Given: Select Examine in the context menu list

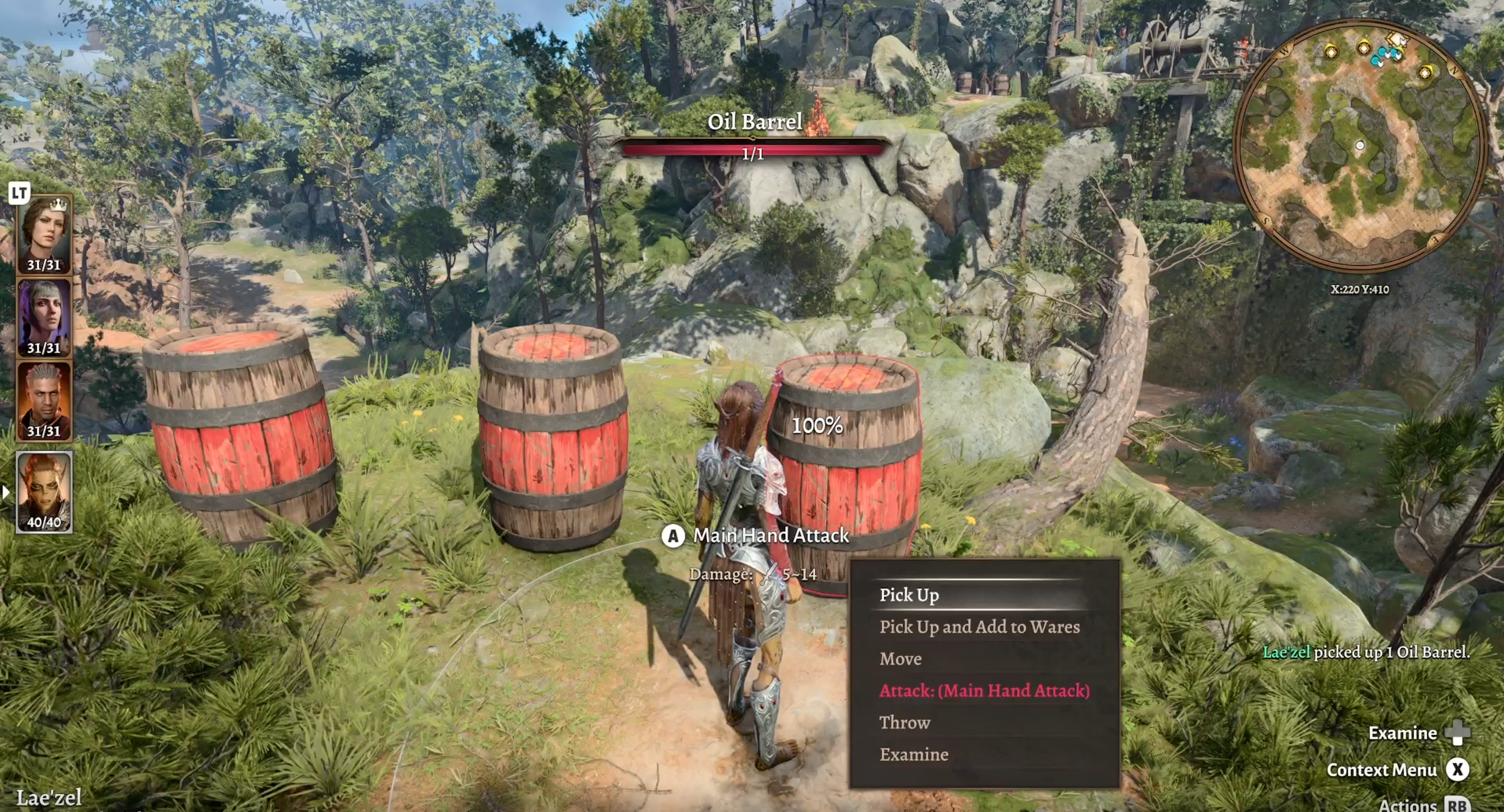Looking at the screenshot, I should click(x=913, y=755).
